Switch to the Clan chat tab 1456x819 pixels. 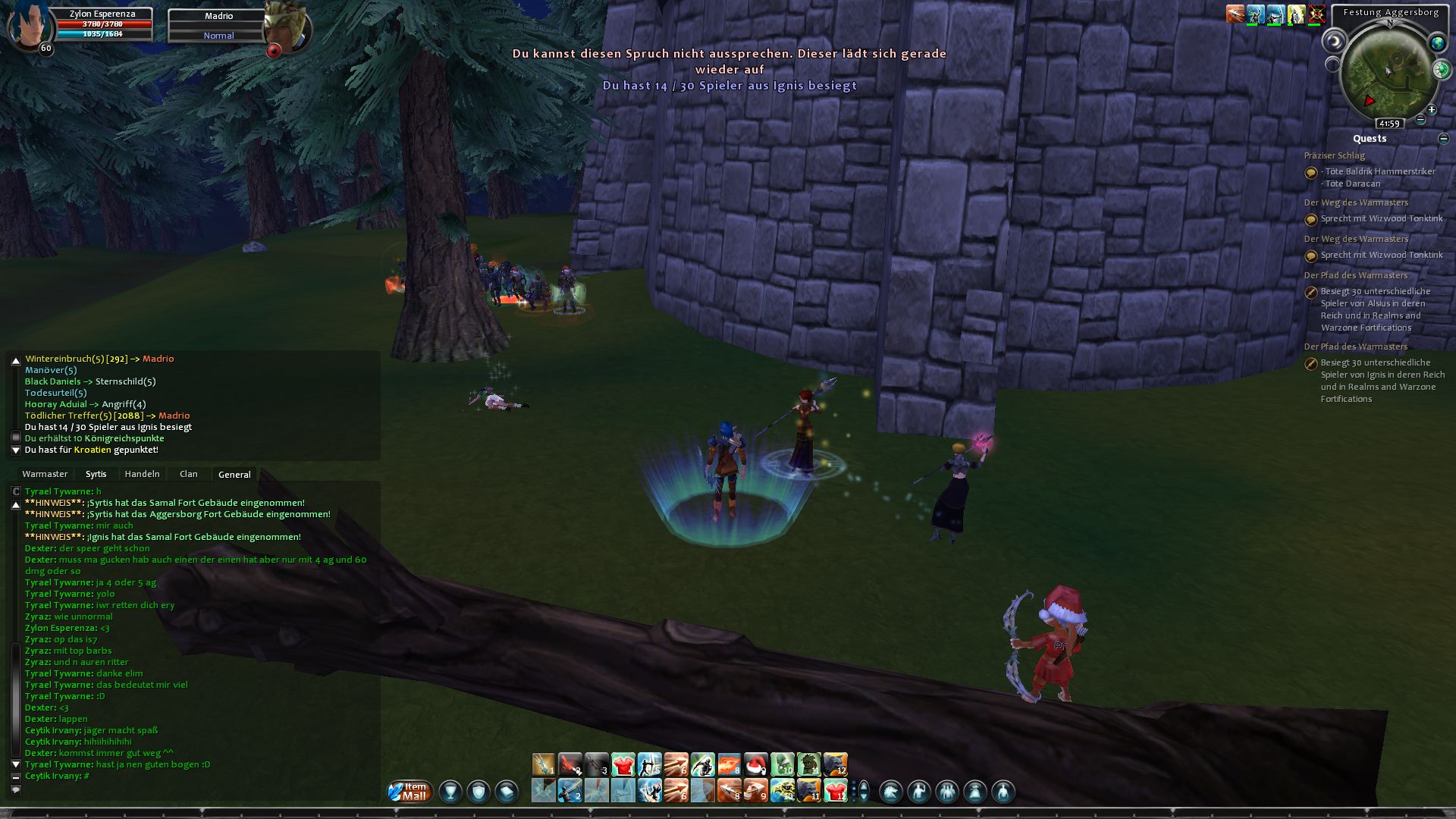(189, 474)
